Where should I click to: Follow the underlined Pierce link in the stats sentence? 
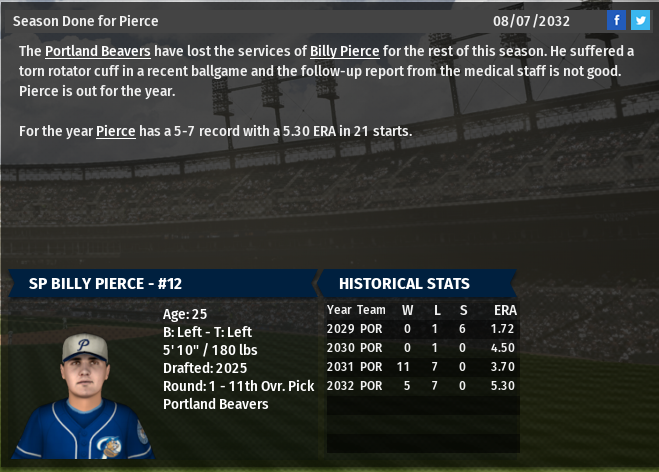(x=116, y=131)
